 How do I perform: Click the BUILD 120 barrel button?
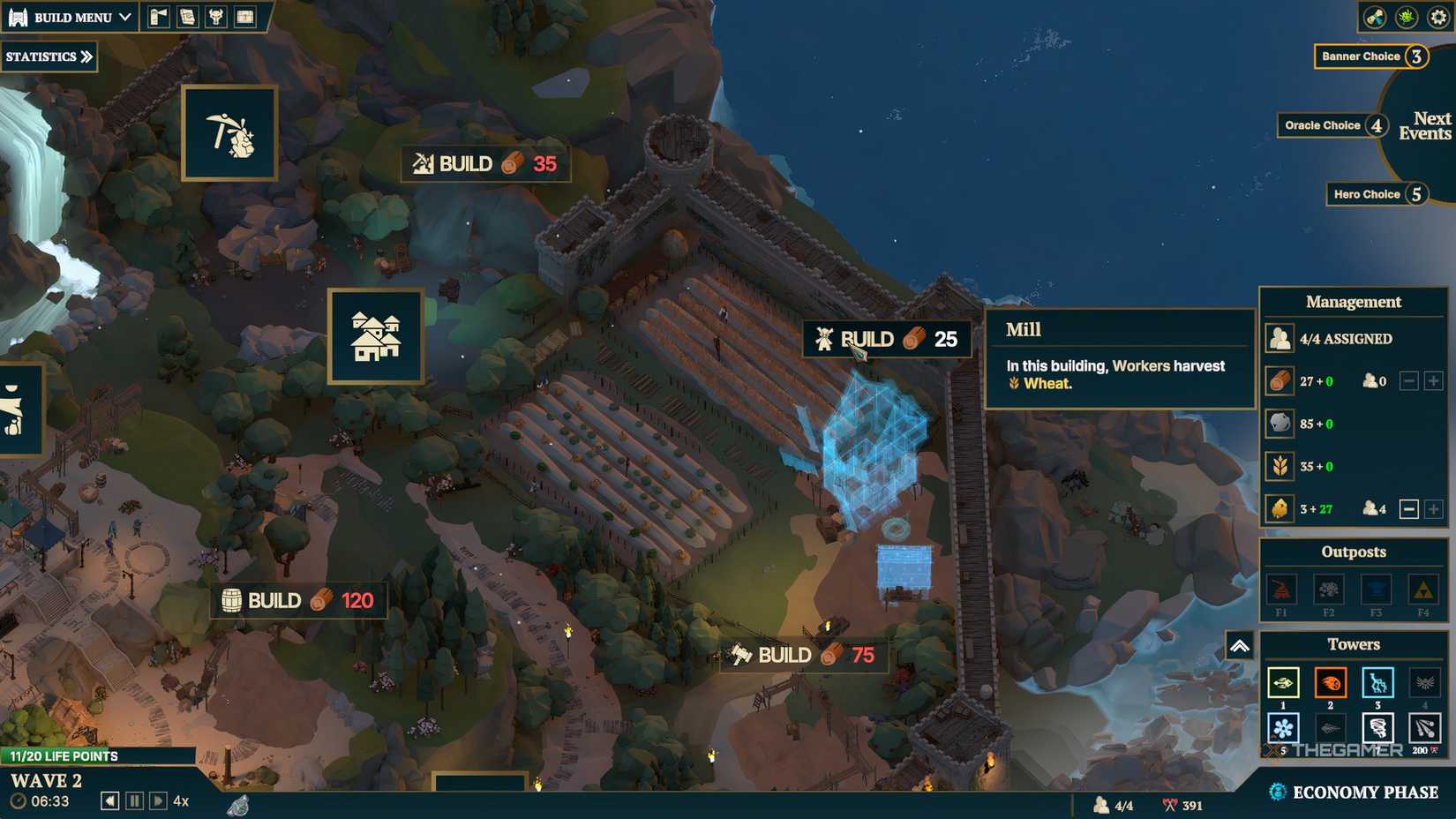click(x=298, y=600)
